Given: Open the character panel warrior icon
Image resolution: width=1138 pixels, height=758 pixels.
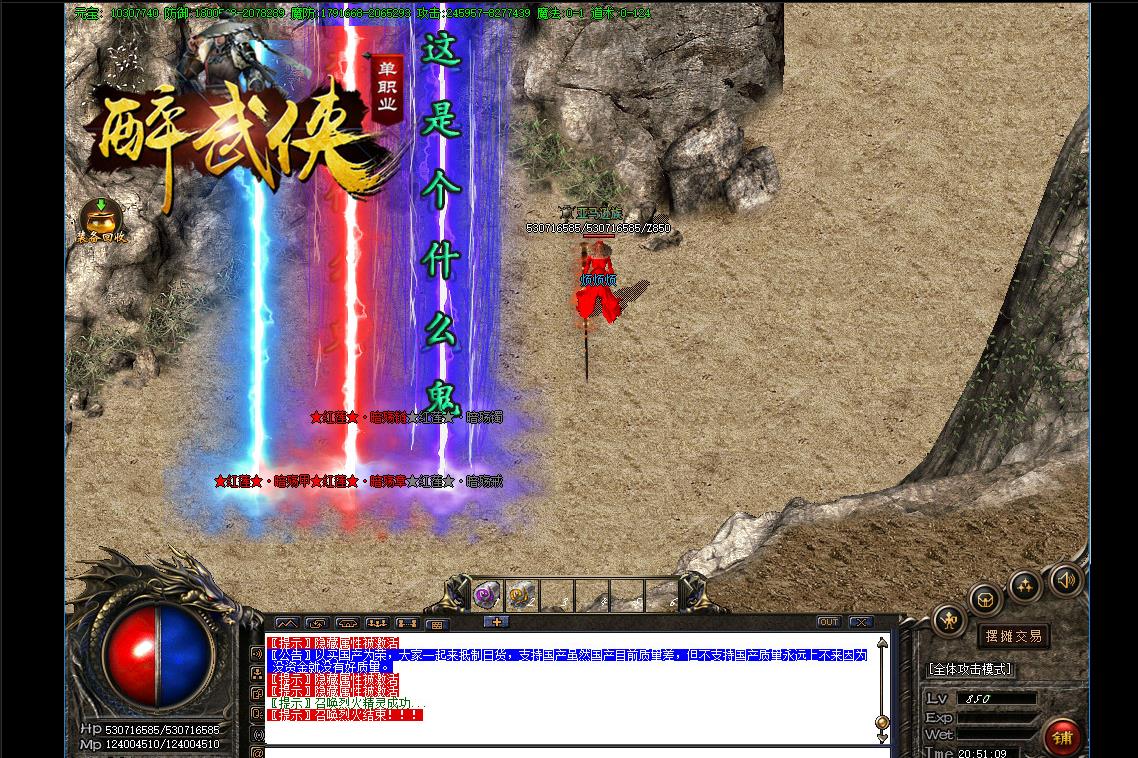Looking at the screenshot, I should (x=948, y=621).
